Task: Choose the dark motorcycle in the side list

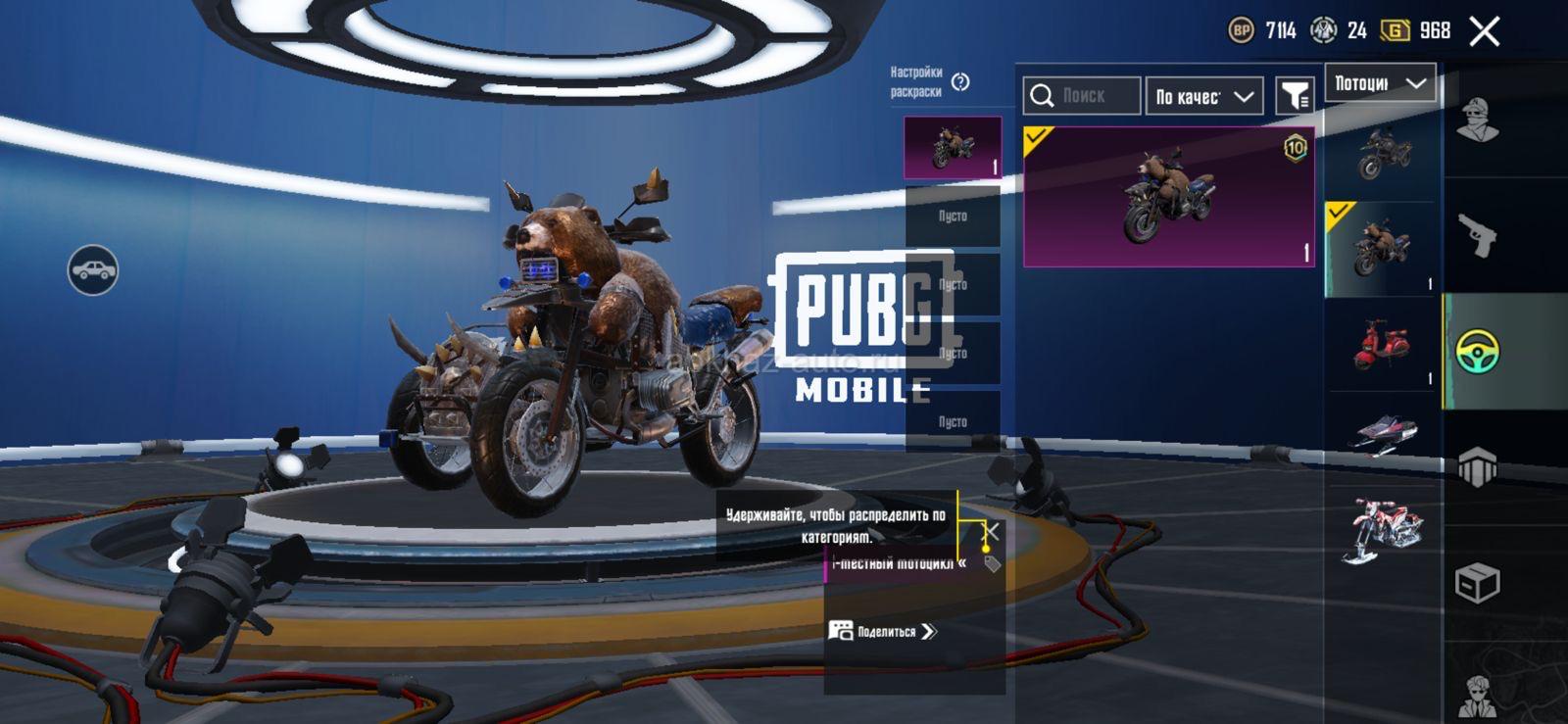Action: pos(1384,154)
